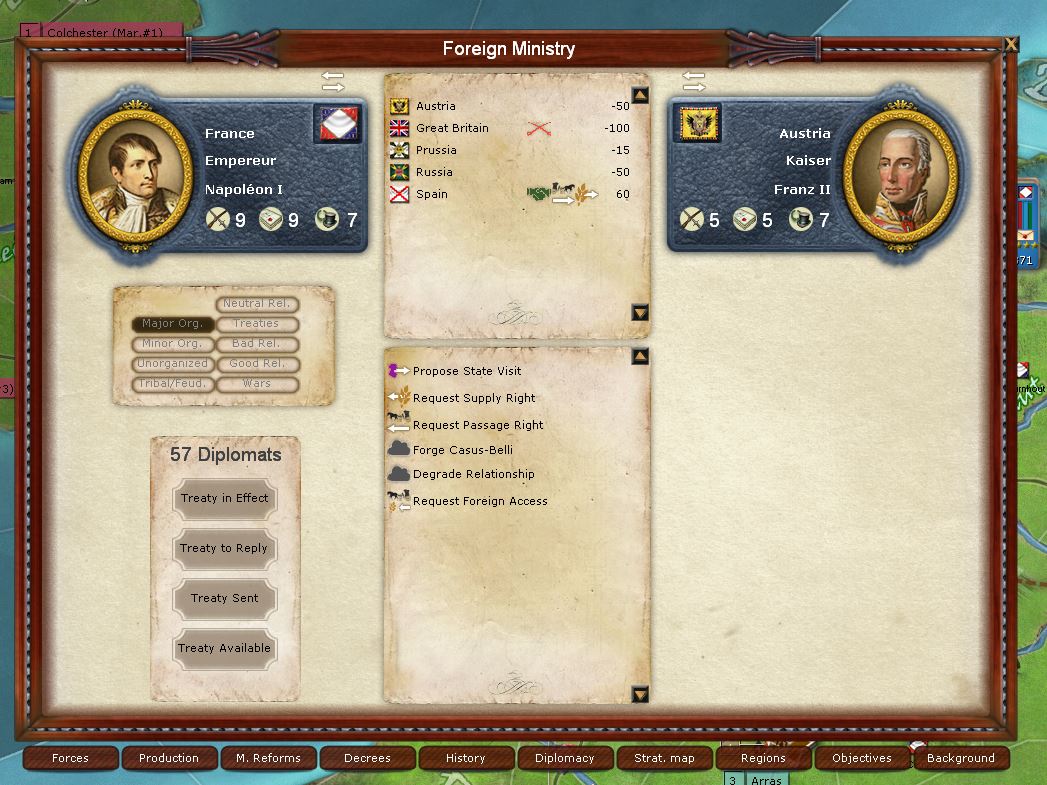
Task: Enable the Wars filter
Action: click(257, 384)
